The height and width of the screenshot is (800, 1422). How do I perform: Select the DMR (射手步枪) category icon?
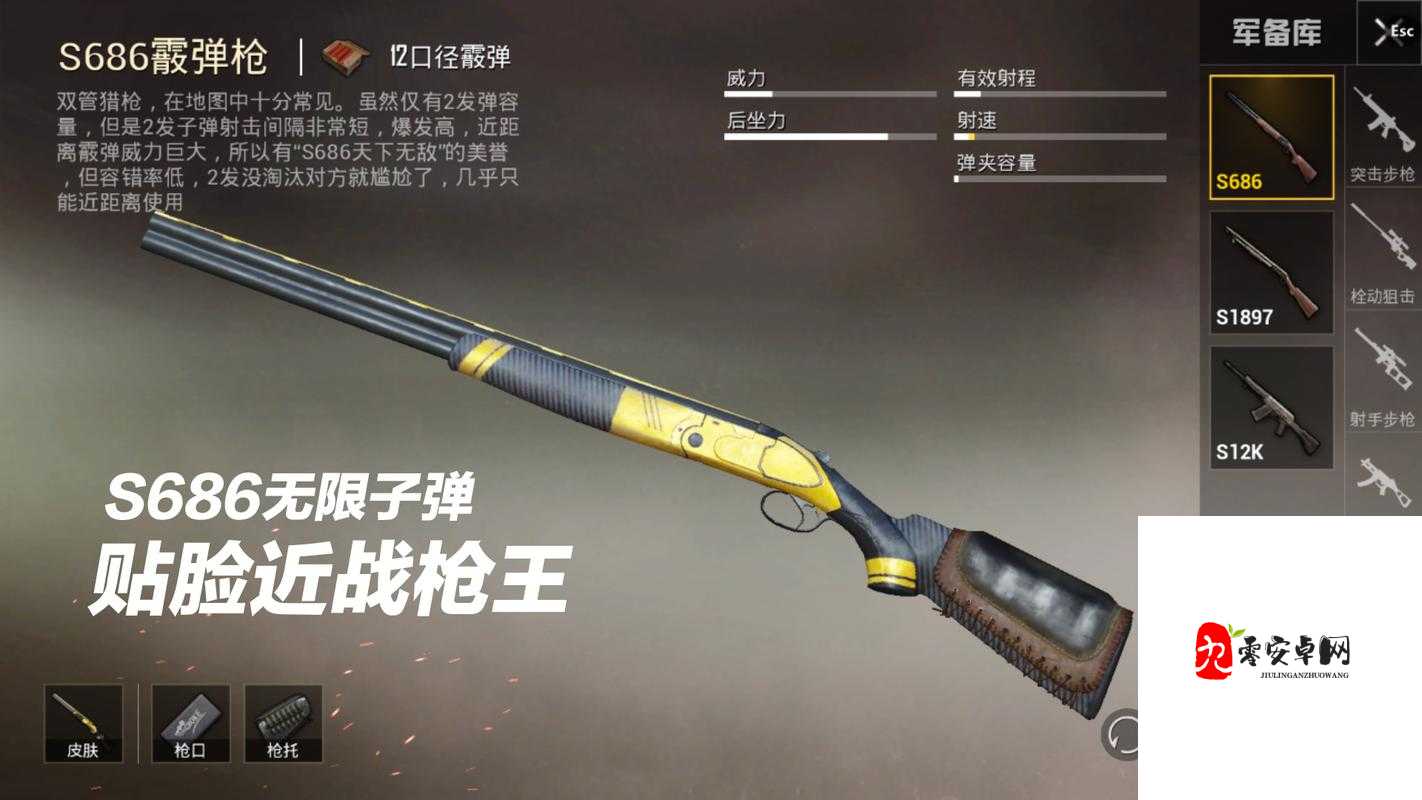coord(1383,370)
